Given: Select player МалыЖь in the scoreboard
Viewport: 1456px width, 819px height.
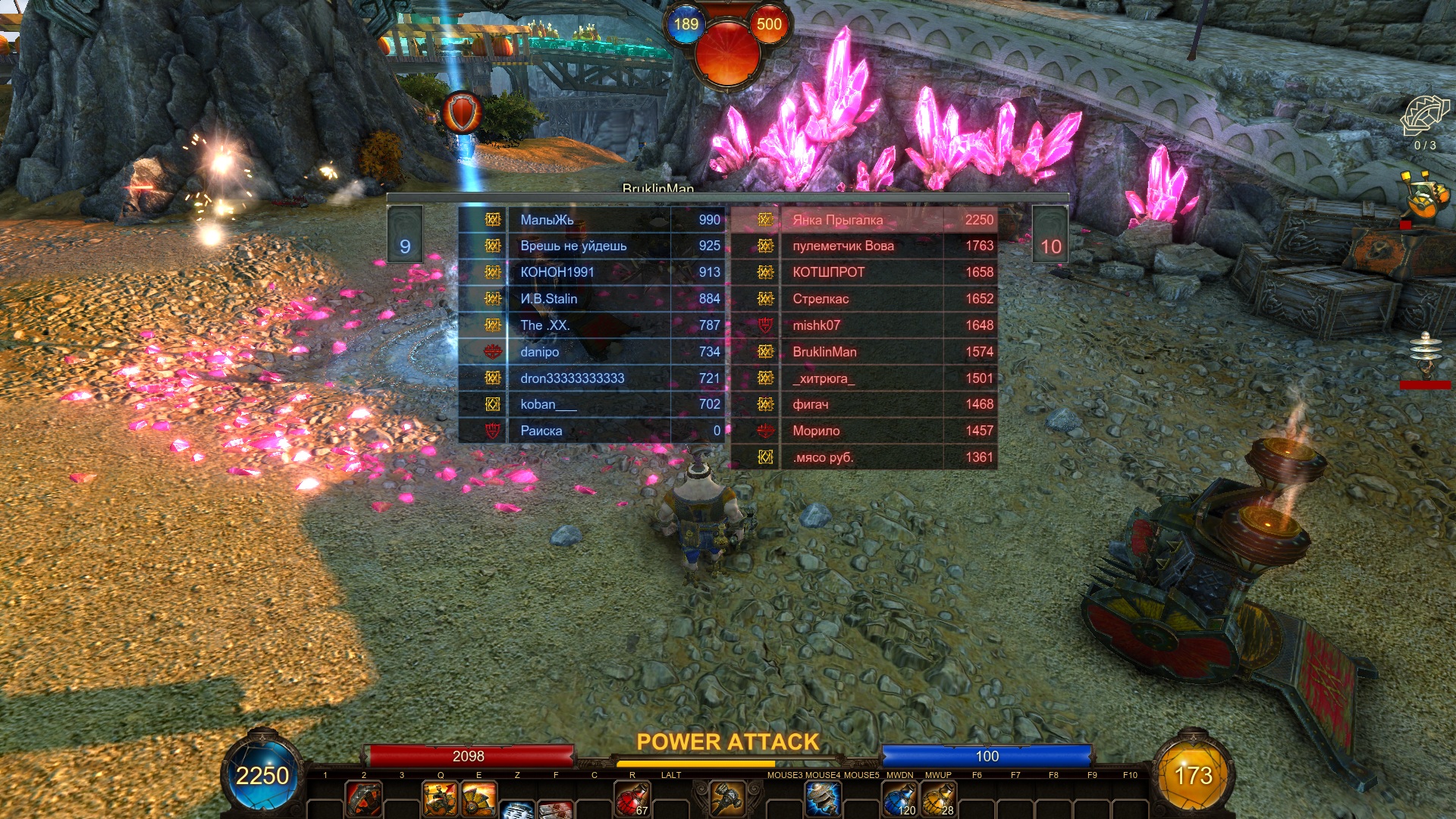Looking at the screenshot, I should [591, 220].
